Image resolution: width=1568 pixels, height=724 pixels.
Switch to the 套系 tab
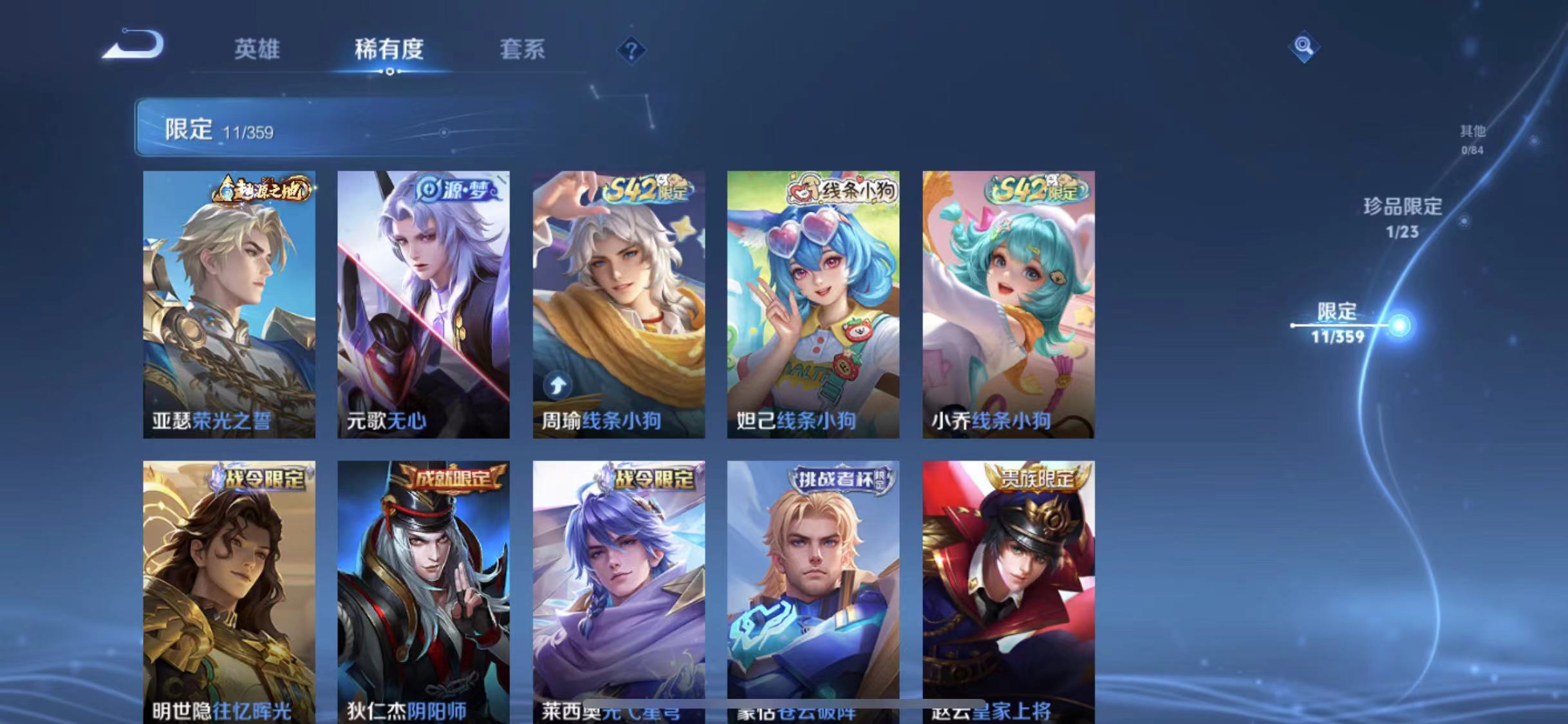[x=523, y=50]
